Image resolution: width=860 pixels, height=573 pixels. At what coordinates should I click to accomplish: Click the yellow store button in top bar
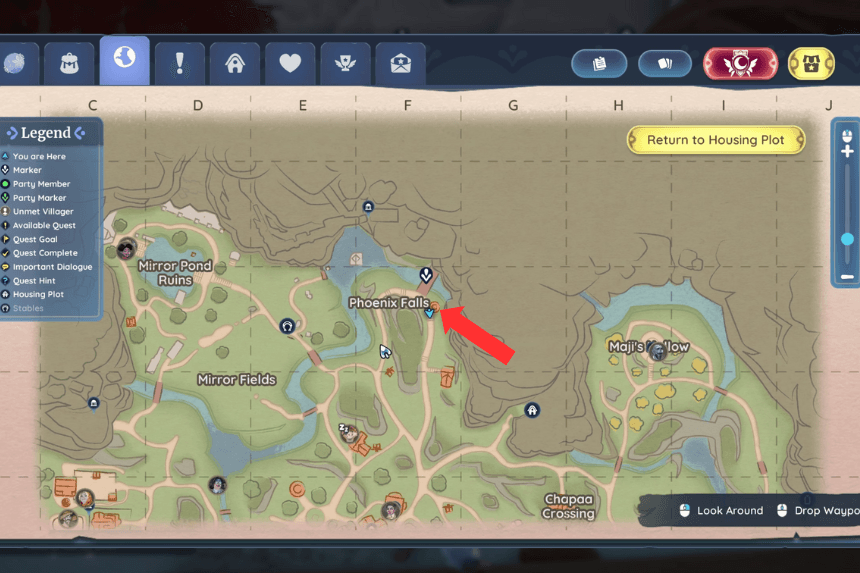pyautogui.click(x=811, y=63)
